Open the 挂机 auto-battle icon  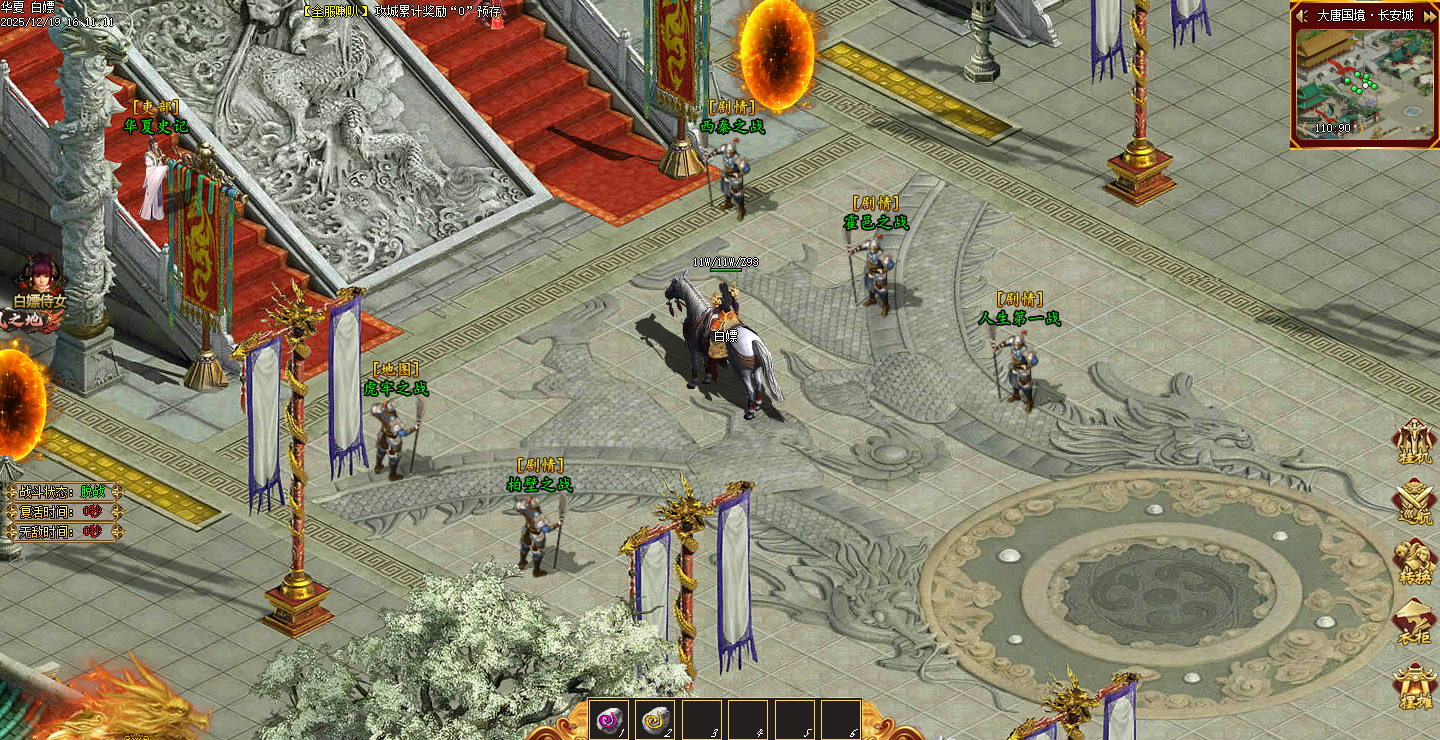click(1415, 440)
